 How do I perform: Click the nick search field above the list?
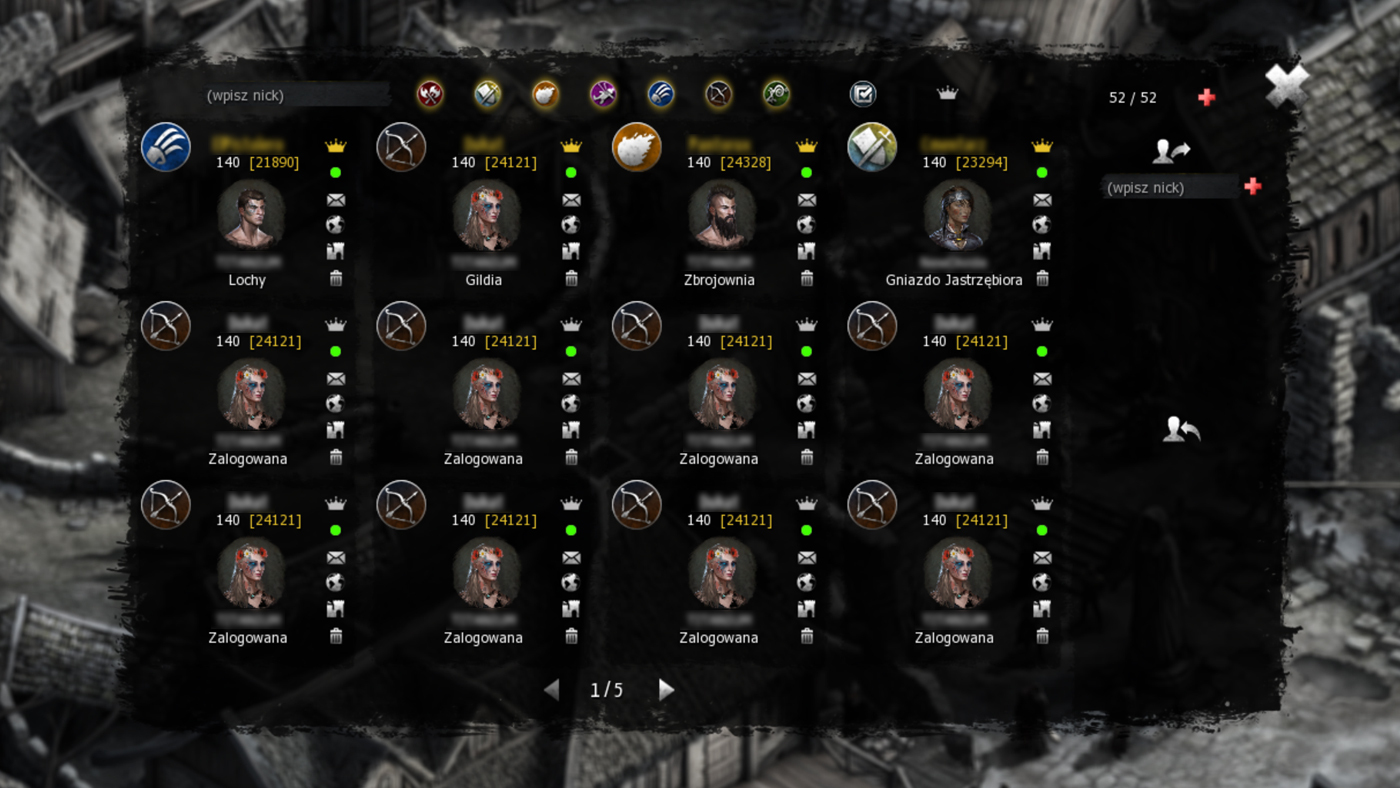point(296,96)
